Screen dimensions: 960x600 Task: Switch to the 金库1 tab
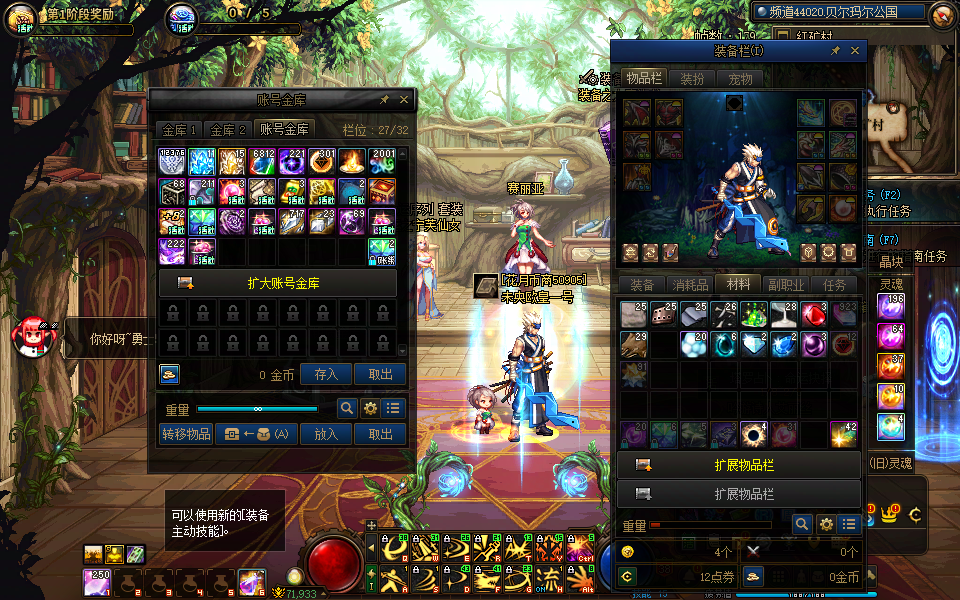tap(180, 130)
